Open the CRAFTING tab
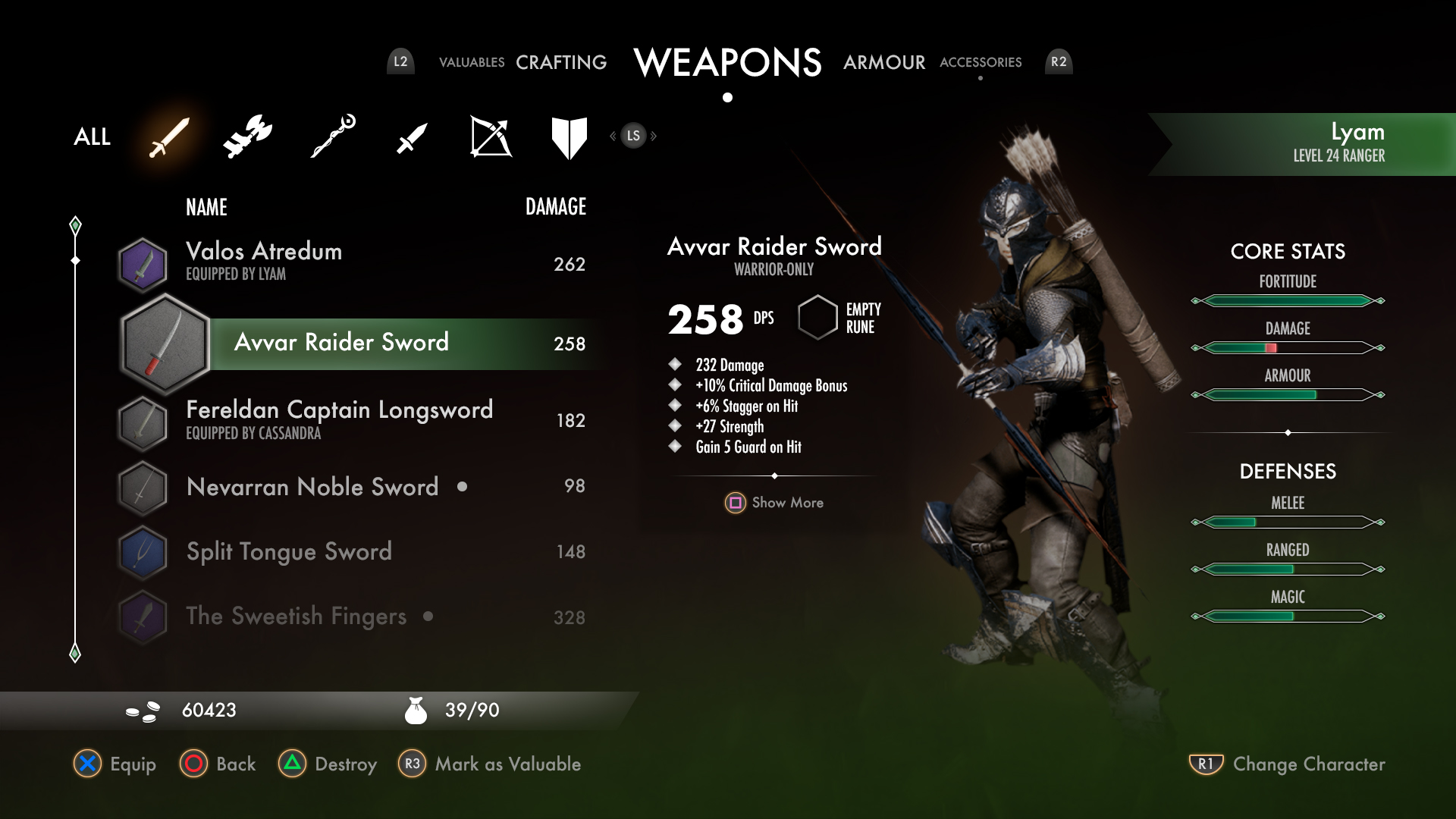Screen dimensions: 1456x819 561,62
